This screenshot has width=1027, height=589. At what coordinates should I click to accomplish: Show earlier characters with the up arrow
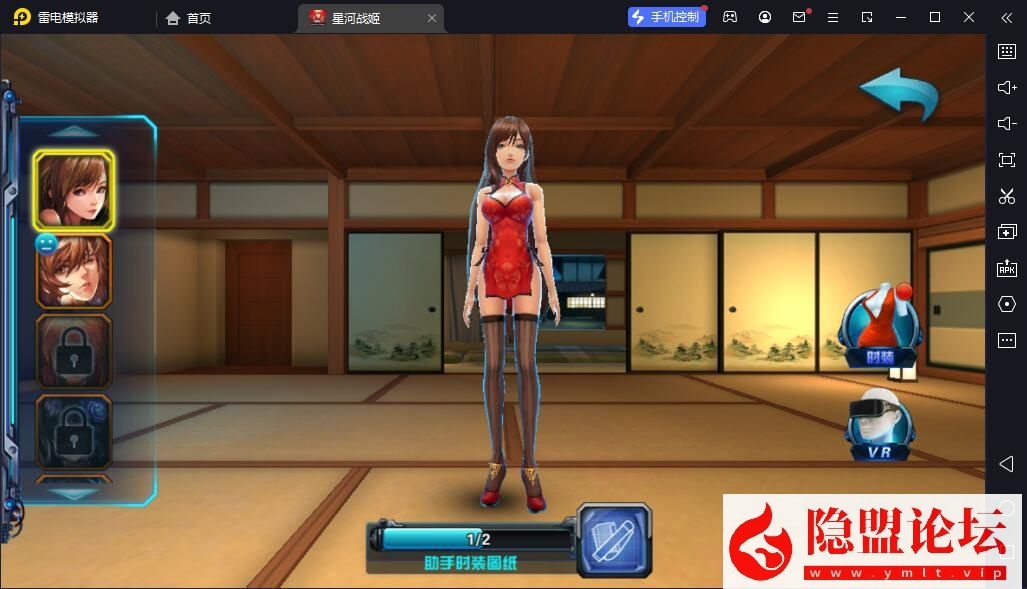74,131
